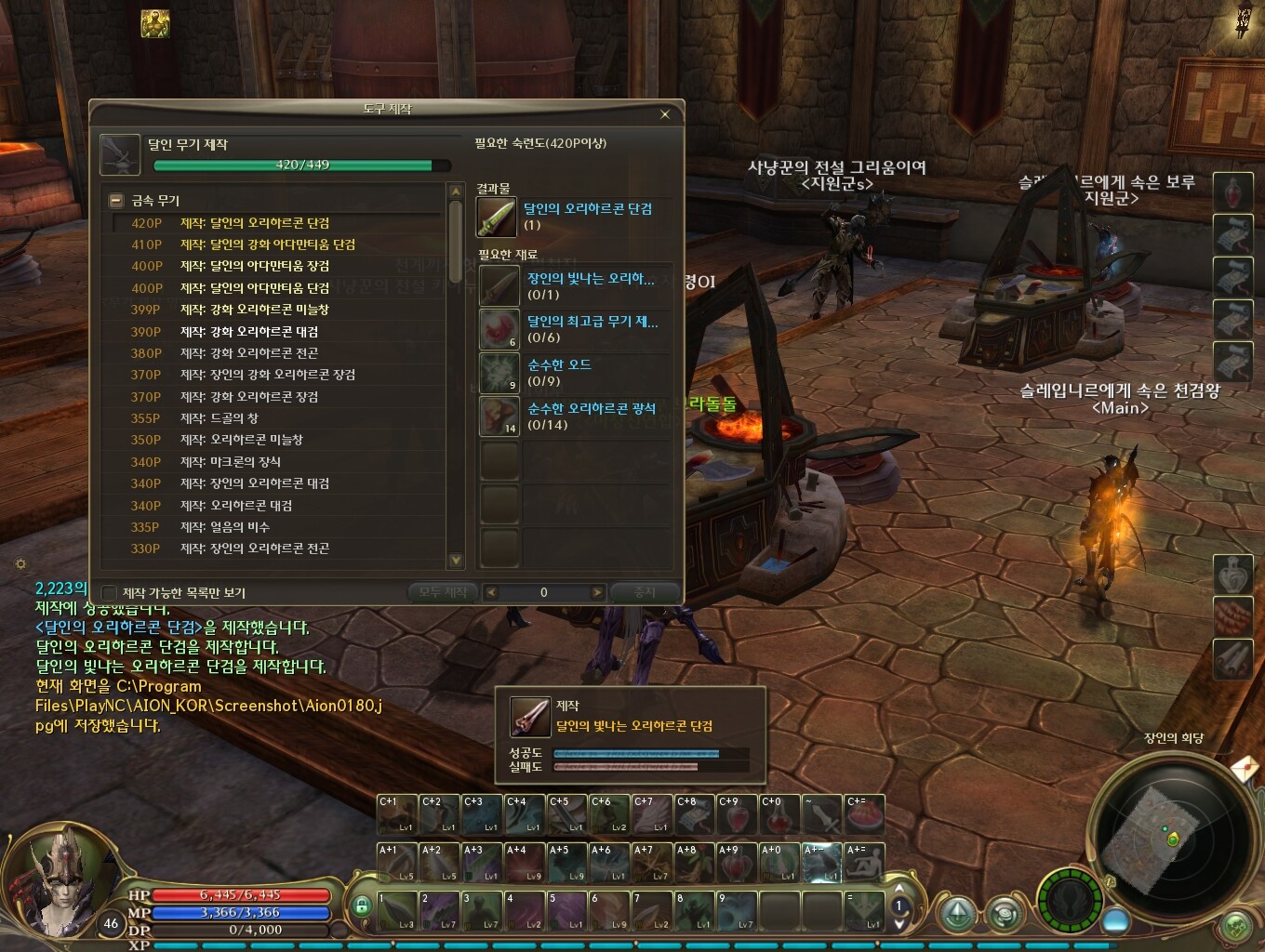Click the 모두 제작 button
The height and width of the screenshot is (952, 1265).
point(443,592)
